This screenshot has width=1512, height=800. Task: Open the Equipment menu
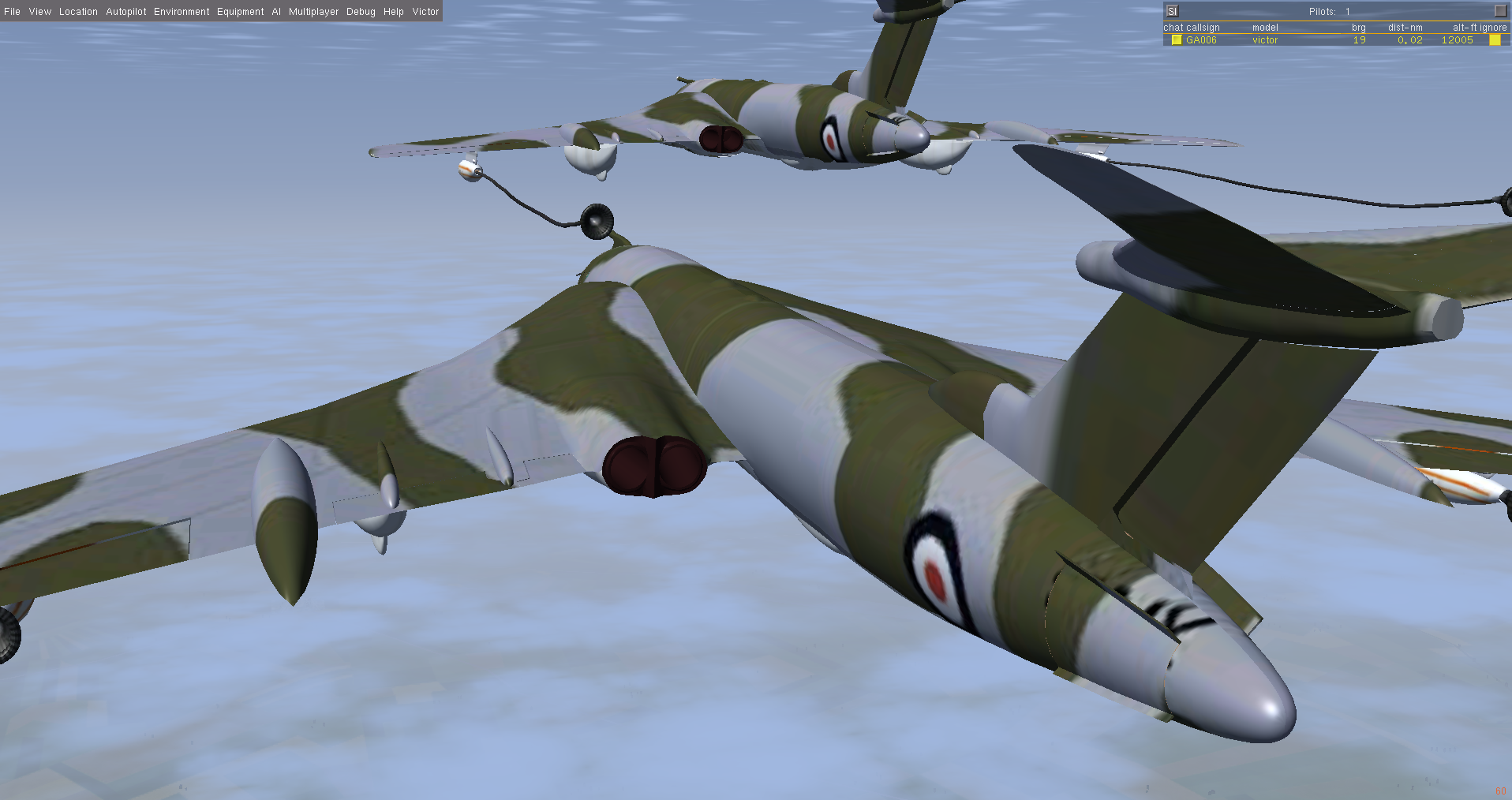(x=240, y=12)
